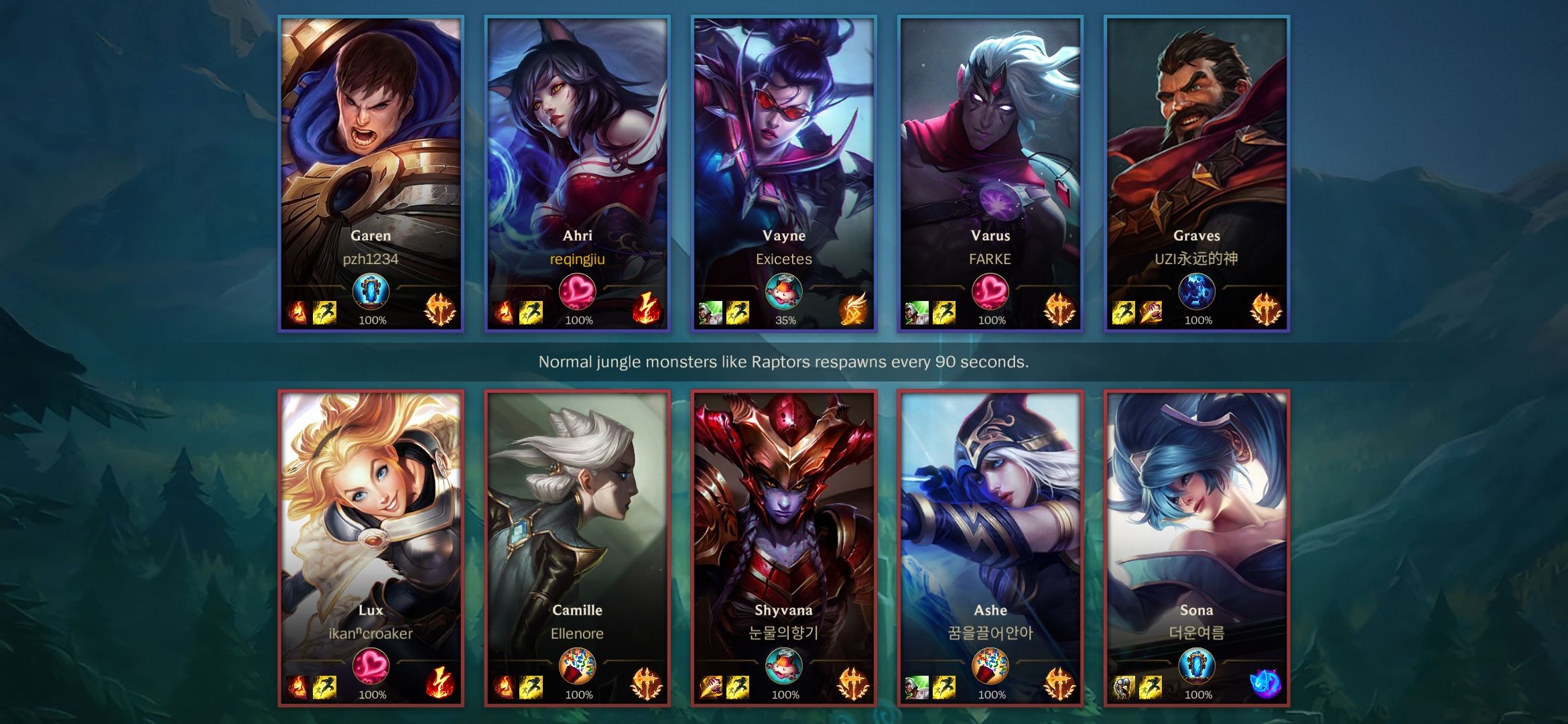Screen dimensions: 1568x724
Task: Click Varus's Heal summoner spell icon
Action: click(917, 312)
